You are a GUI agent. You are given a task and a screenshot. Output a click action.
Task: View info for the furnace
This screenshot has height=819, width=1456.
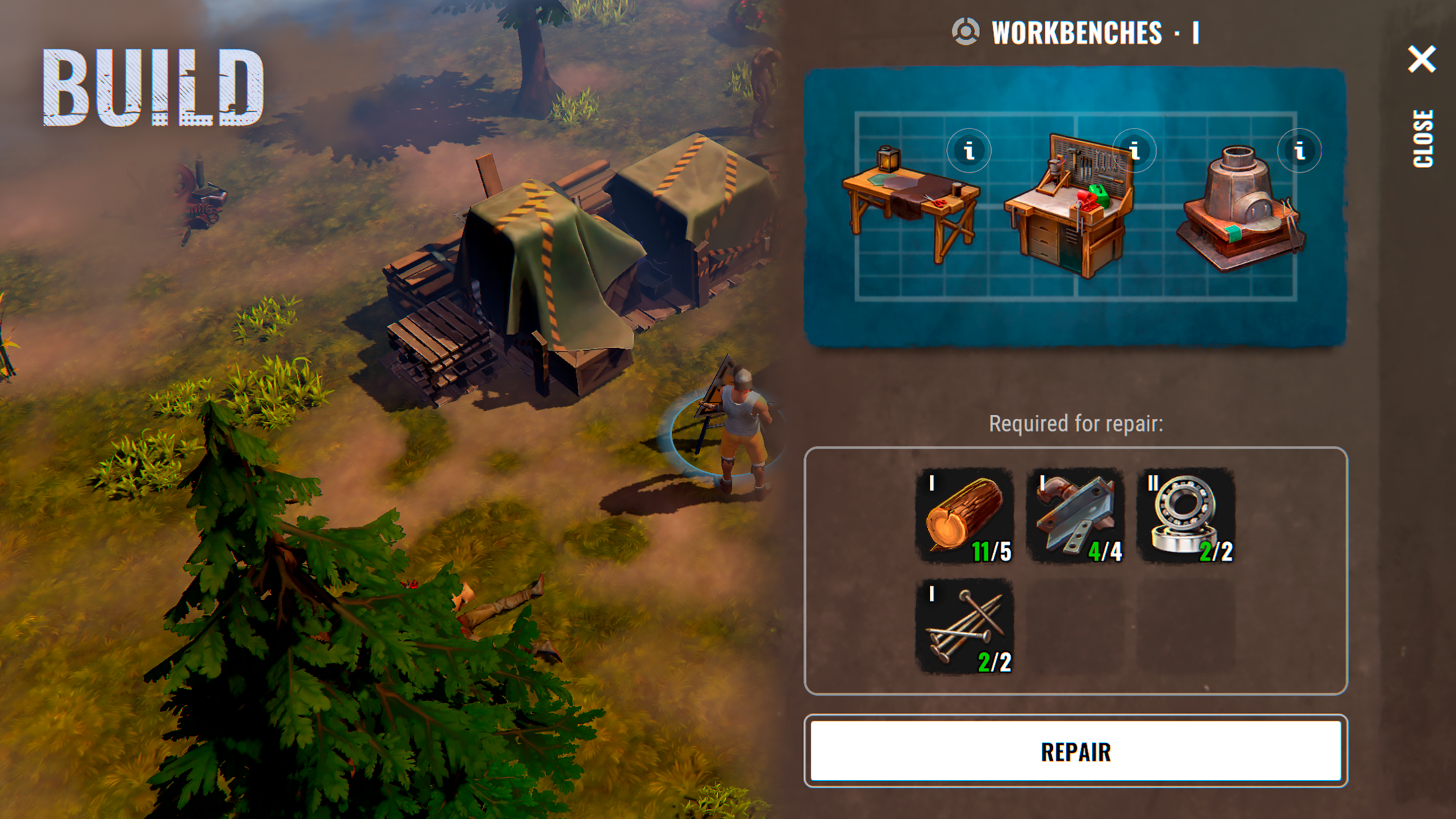[1299, 152]
